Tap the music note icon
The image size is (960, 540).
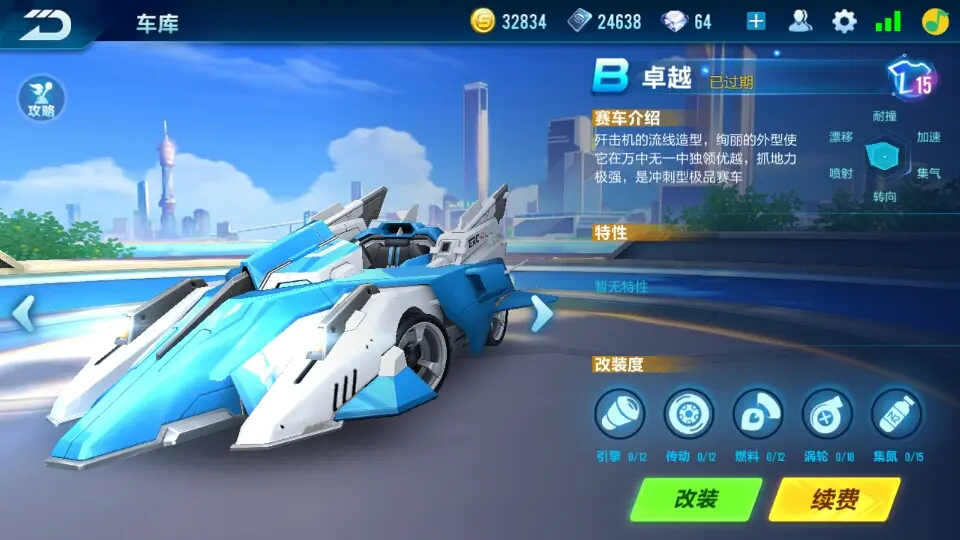click(x=935, y=21)
